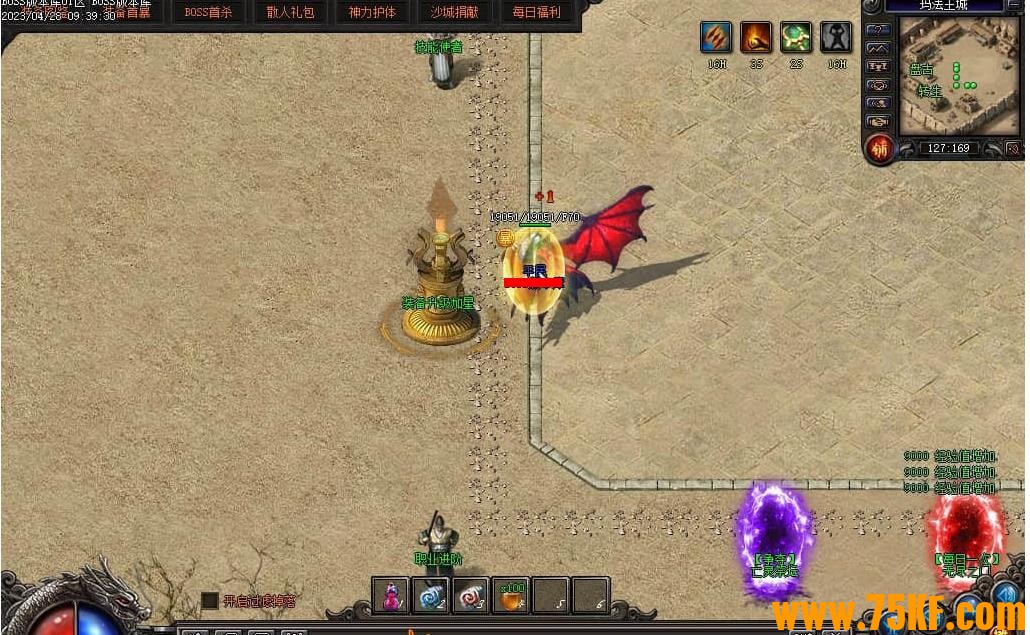Use the pink potion in hotbar
The image size is (1030, 635).
point(391,595)
